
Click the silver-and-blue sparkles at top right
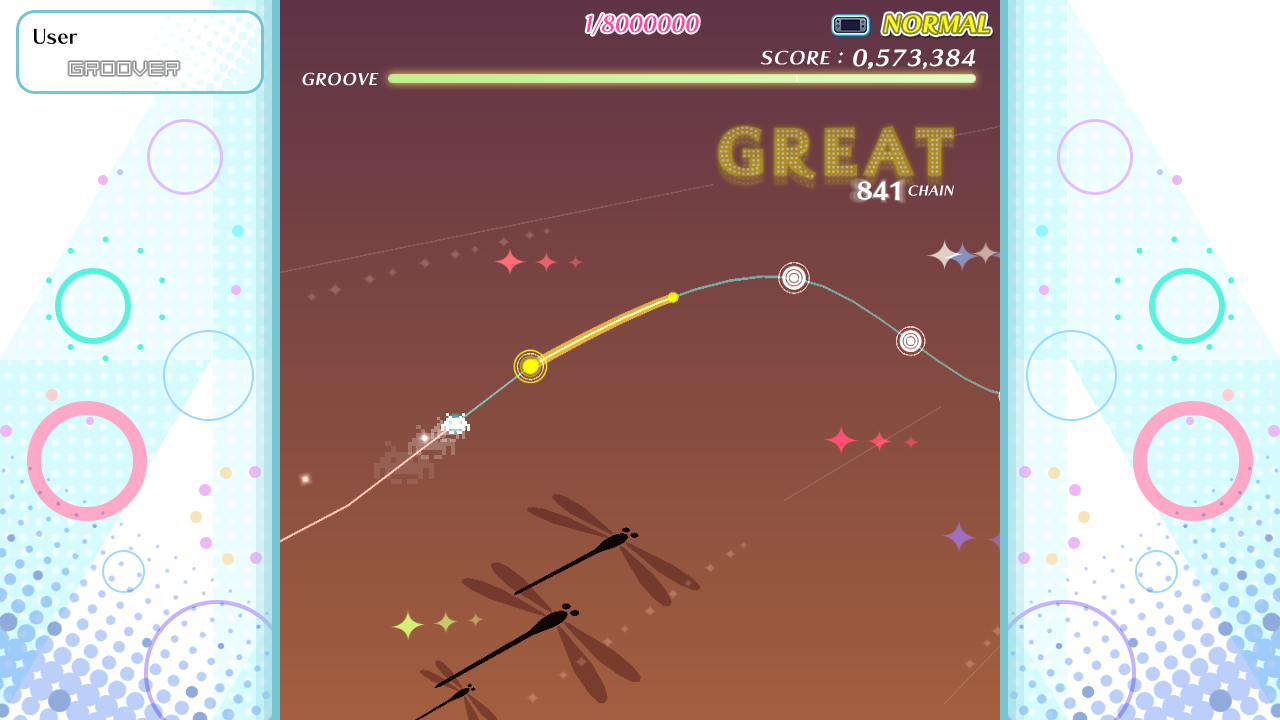click(x=962, y=255)
